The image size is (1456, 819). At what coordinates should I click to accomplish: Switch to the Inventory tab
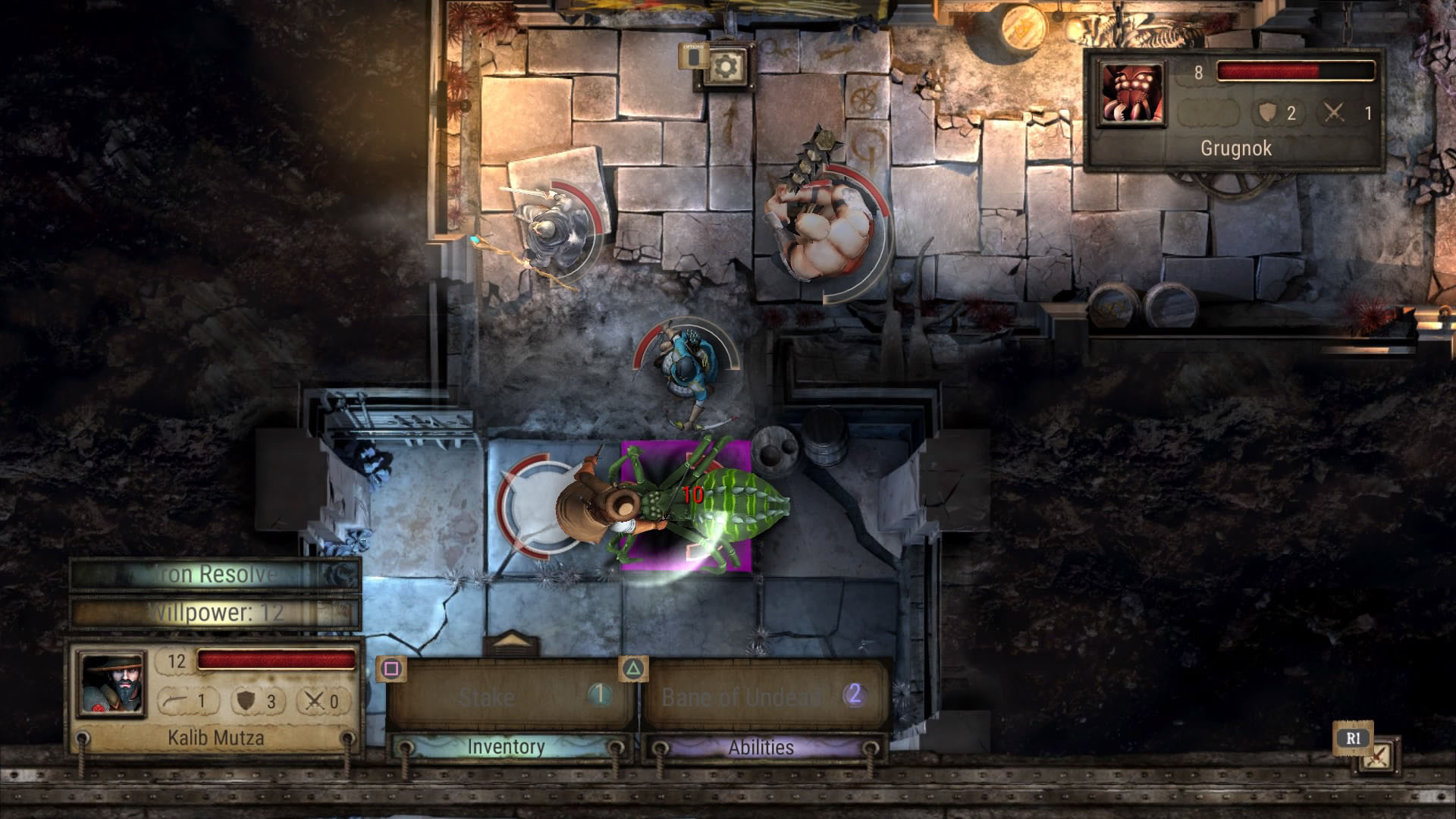(x=507, y=747)
